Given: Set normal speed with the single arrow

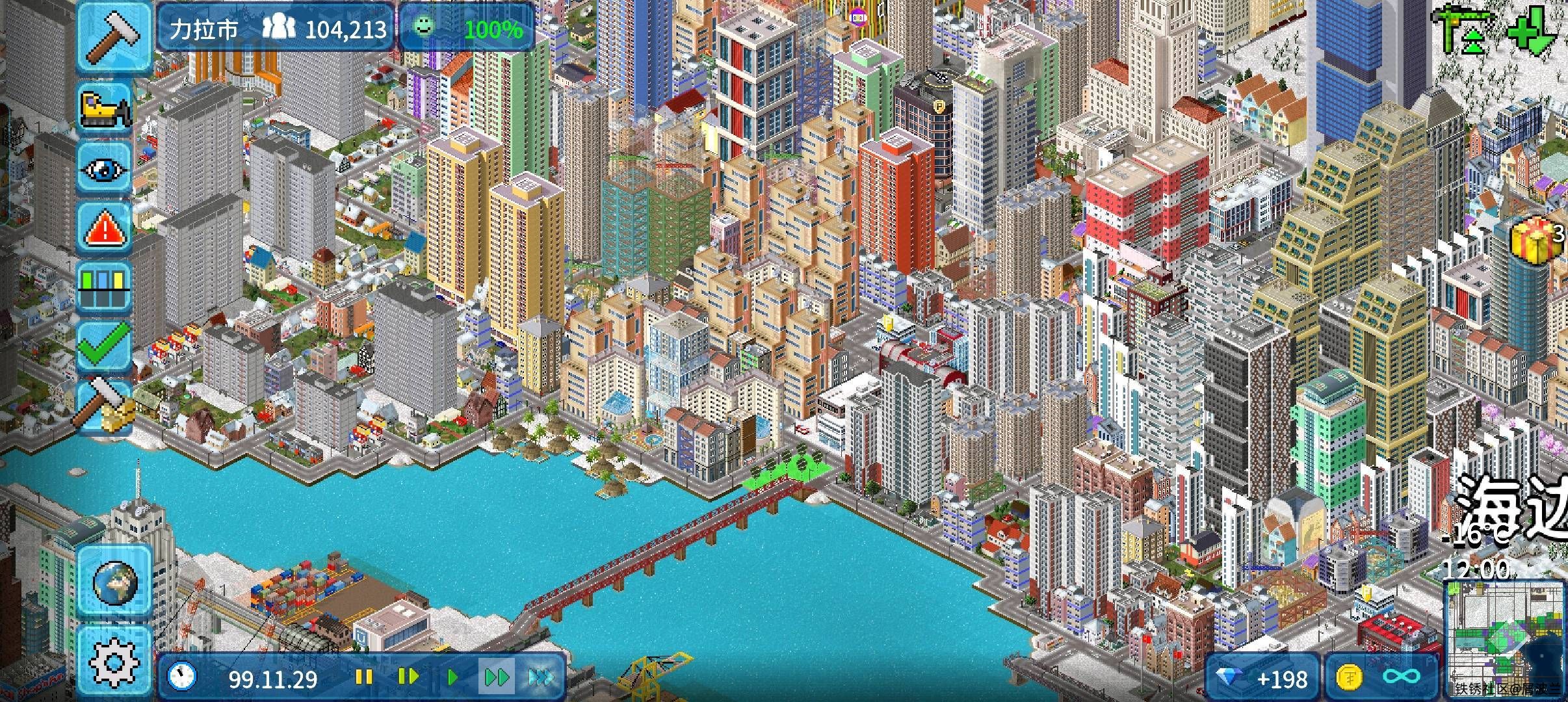Looking at the screenshot, I should pyautogui.click(x=453, y=677).
